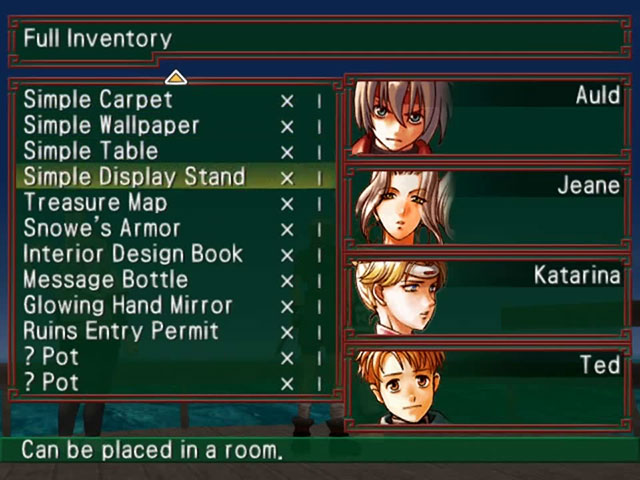
Task: Select the Message Bottle item
Action: [x=105, y=280]
